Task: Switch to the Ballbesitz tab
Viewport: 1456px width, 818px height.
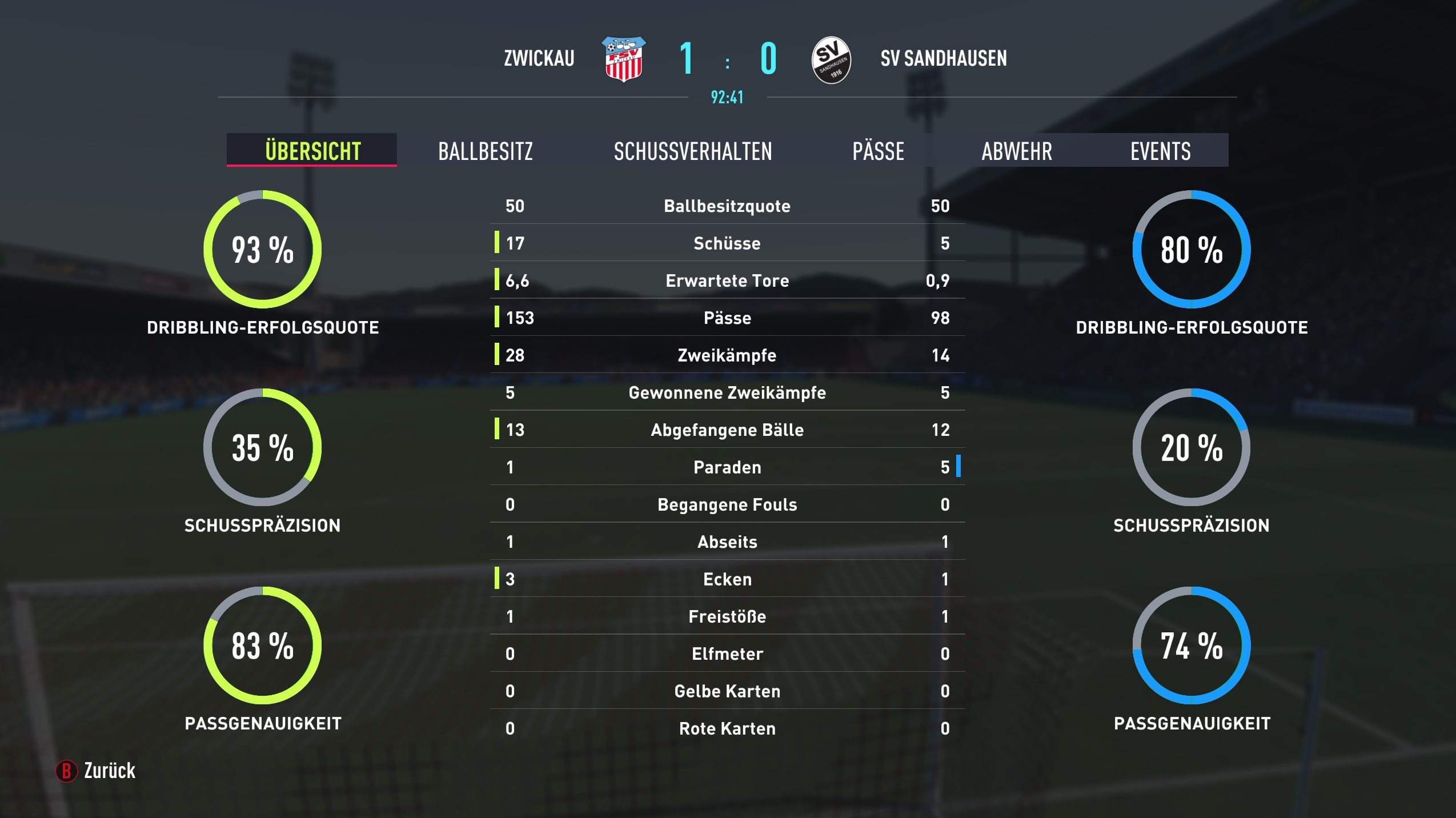Action: click(485, 151)
